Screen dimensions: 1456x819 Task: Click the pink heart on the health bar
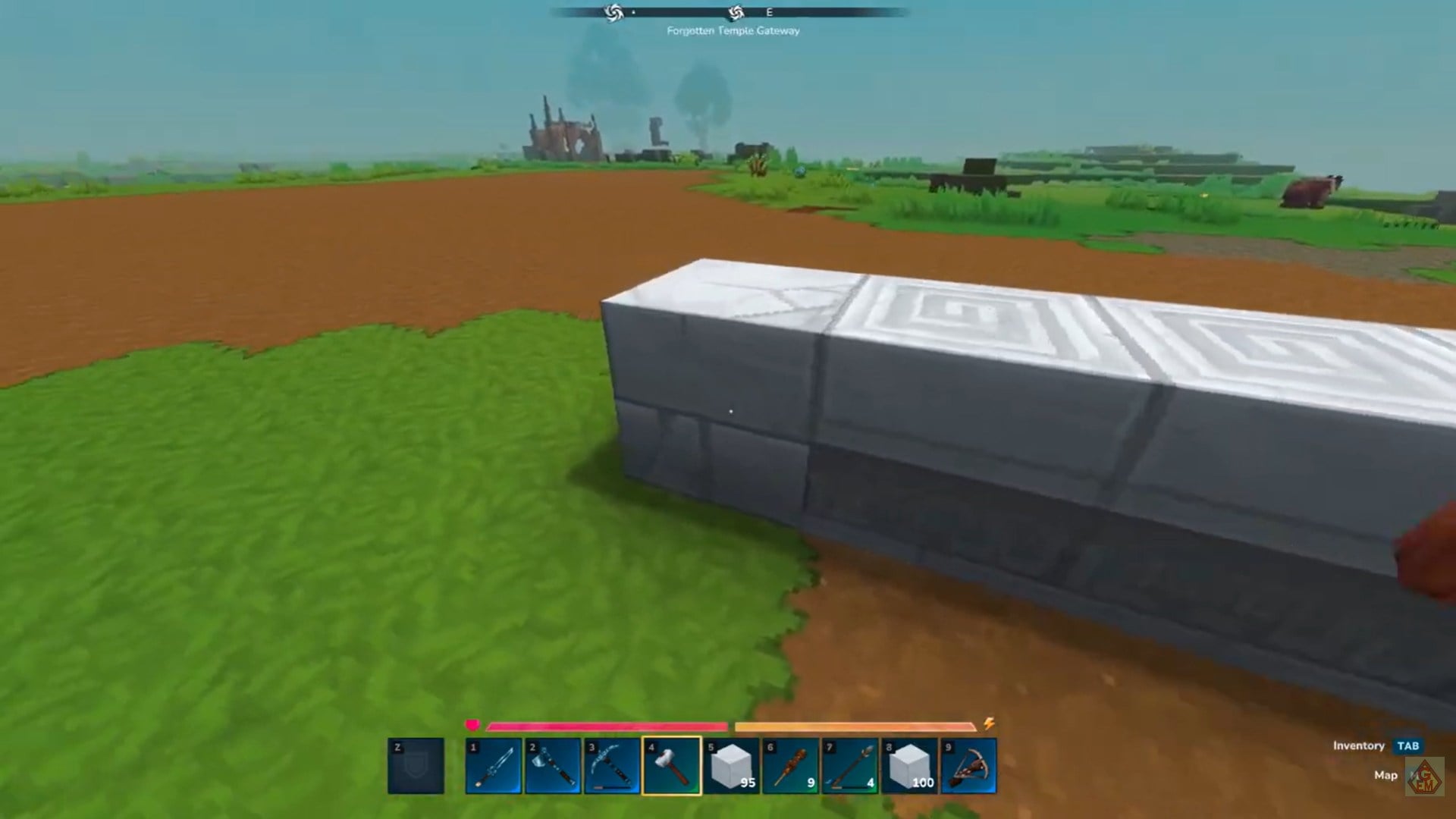474,726
